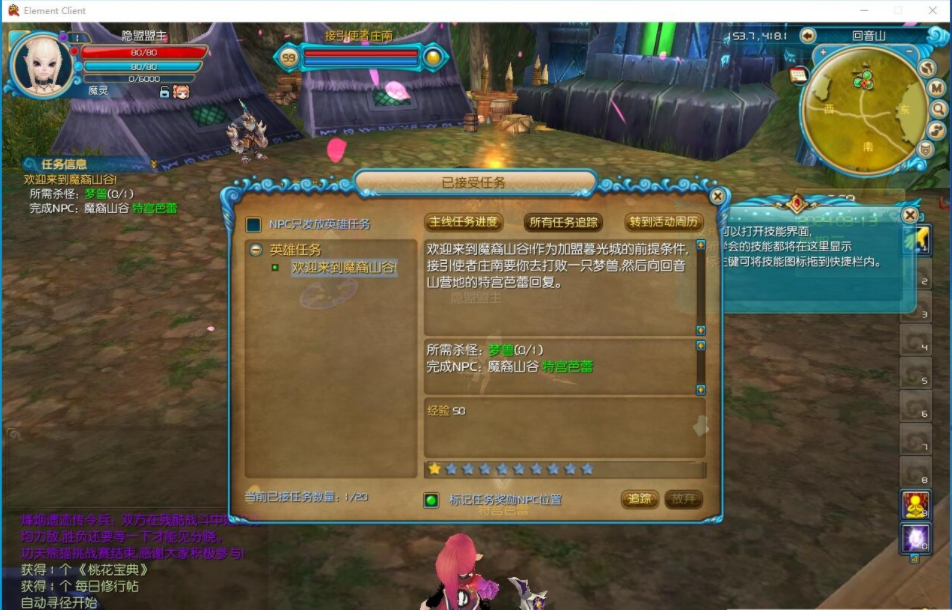Select quest 欢迎来到魔裔山谷 in list
The image size is (952, 610).
pyautogui.click(x=343, y=268)
